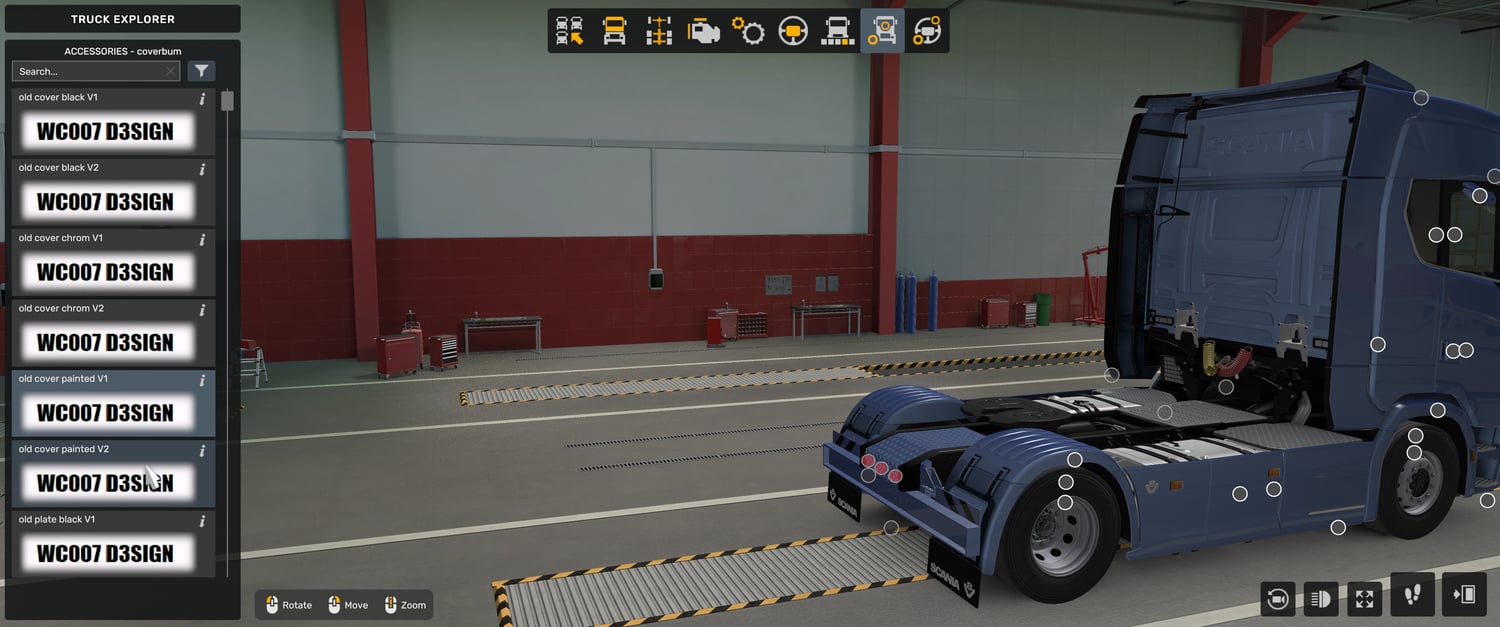Activate the fullscreen expand arrows button

point(1365,599)
